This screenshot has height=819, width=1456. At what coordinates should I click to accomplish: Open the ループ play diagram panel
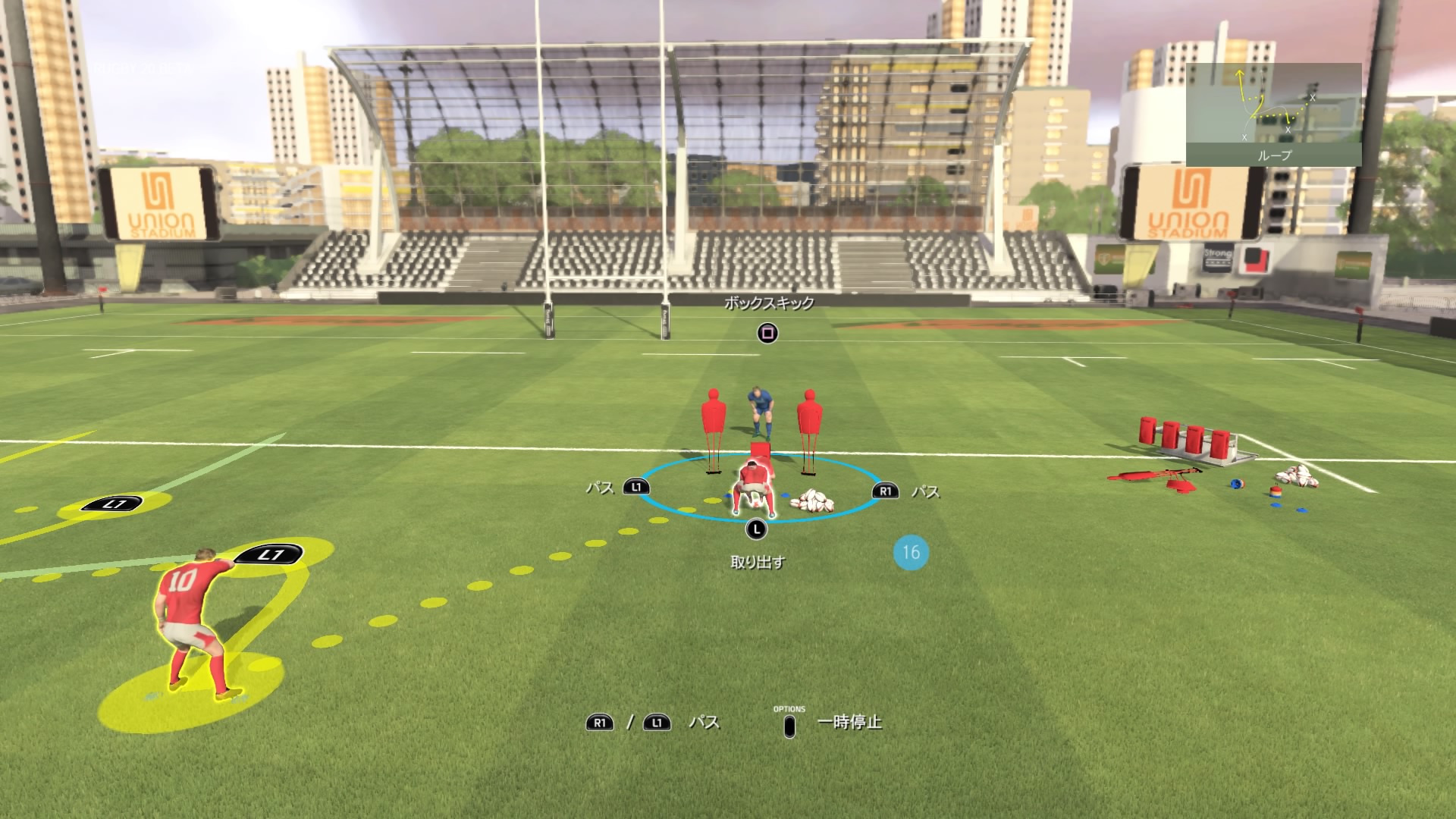click(x=1273, y=115)
